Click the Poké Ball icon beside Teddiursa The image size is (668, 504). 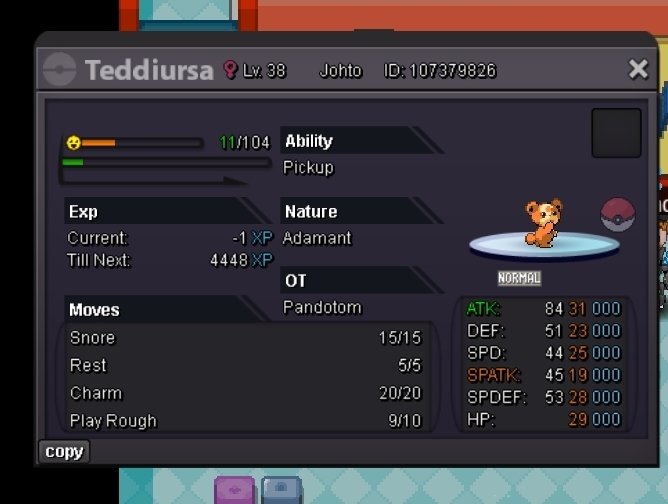[618, 216]
